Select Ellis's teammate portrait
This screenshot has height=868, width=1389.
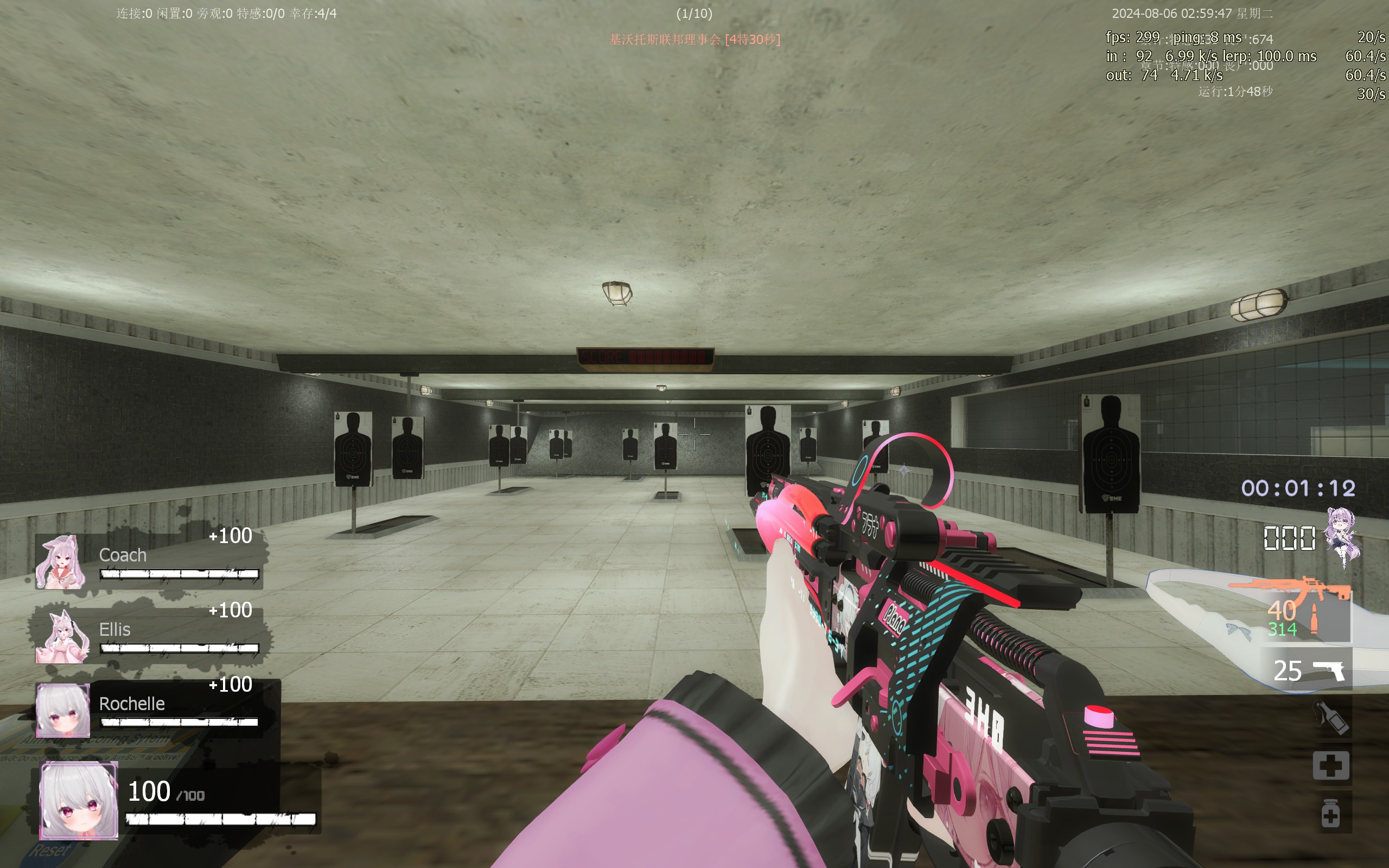pyautogui.click(x=62, y=637)
